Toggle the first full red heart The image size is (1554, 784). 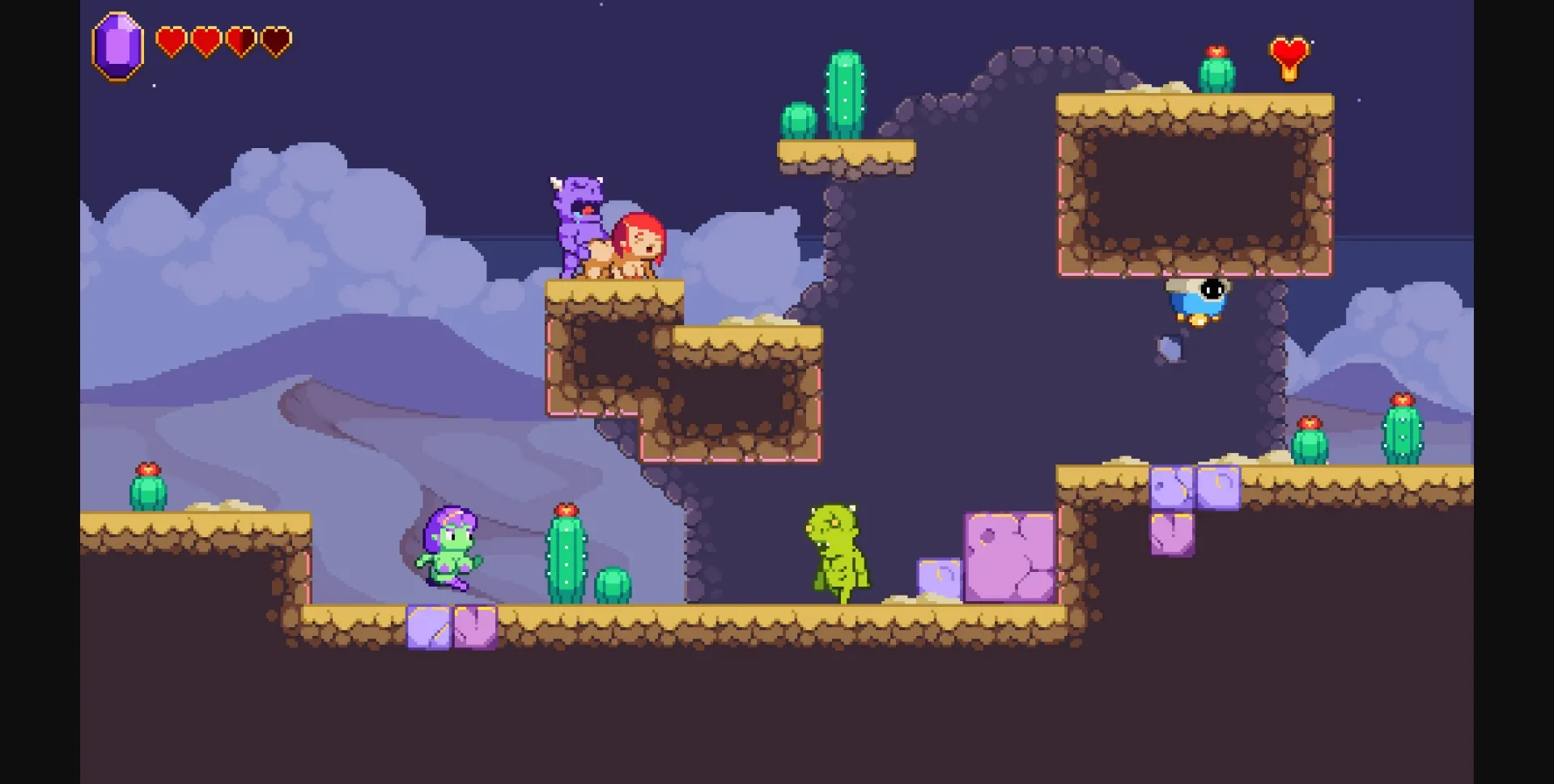172,40
